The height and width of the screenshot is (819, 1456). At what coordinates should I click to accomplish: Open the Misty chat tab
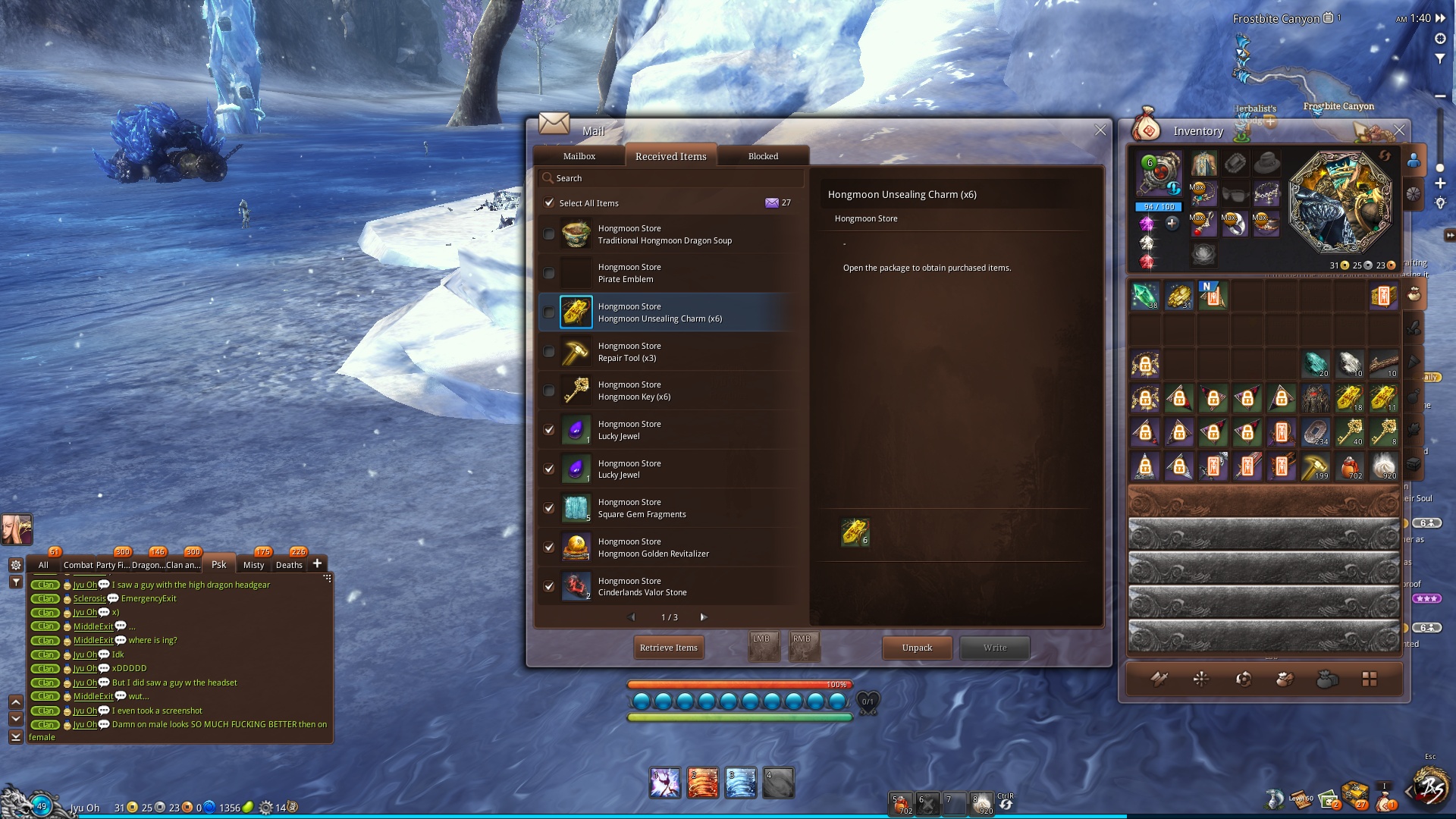[x=254, y=565]
